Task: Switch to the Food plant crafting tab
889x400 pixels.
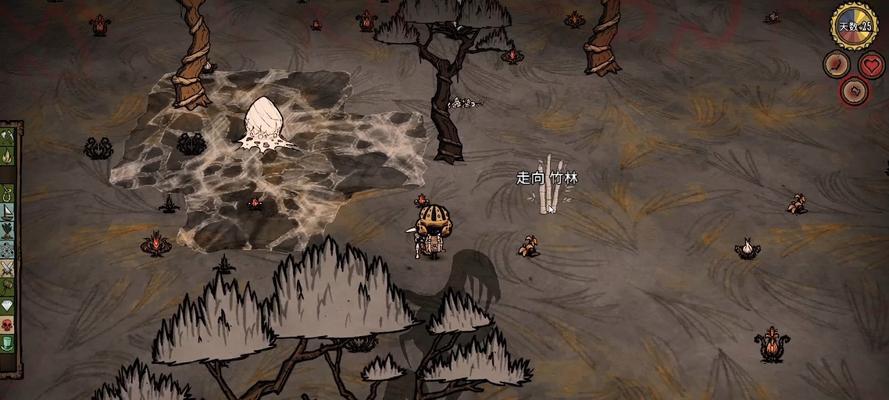Action: 9,213
